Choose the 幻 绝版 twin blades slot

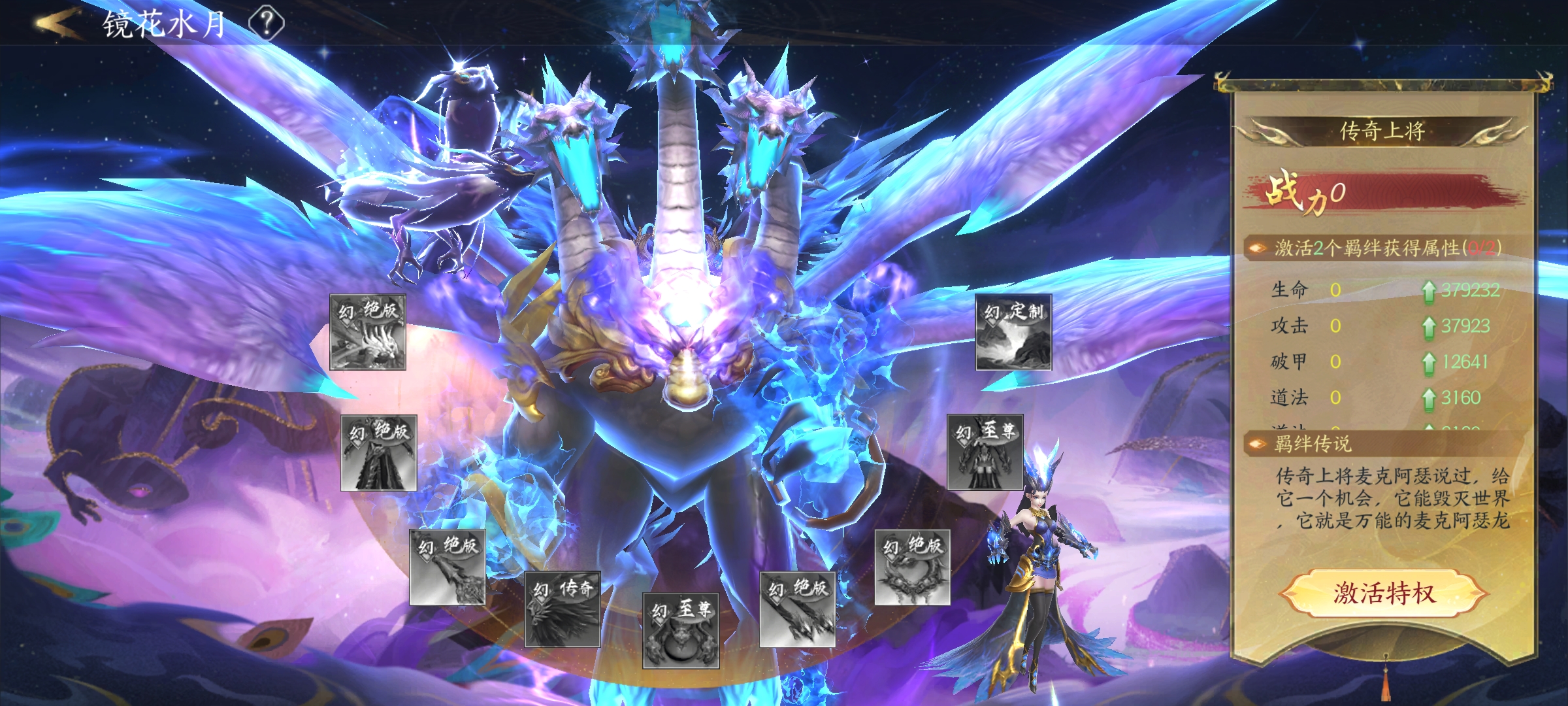[798, 610]
